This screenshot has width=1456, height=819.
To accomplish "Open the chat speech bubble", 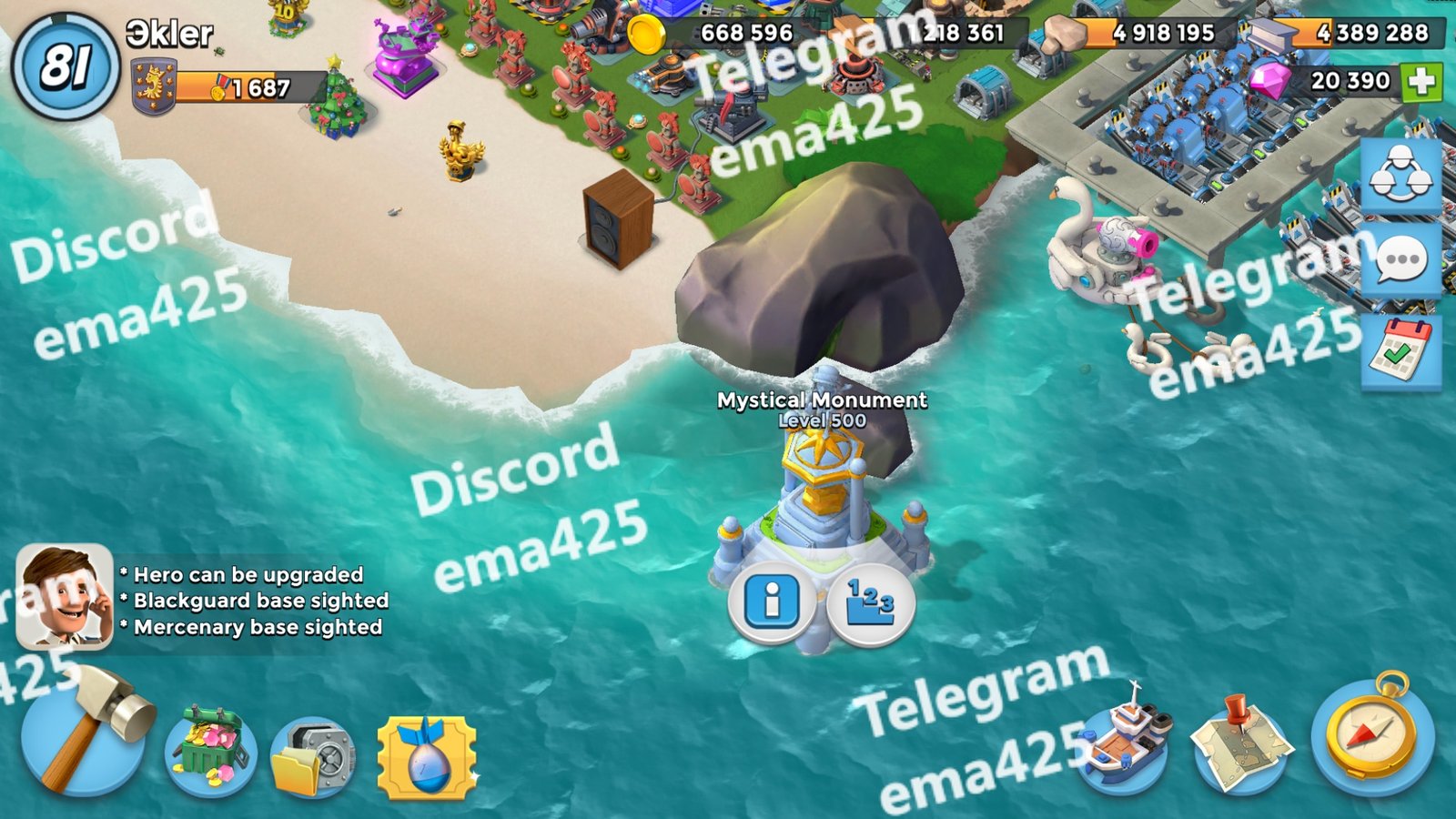I will coord(1400,260).
